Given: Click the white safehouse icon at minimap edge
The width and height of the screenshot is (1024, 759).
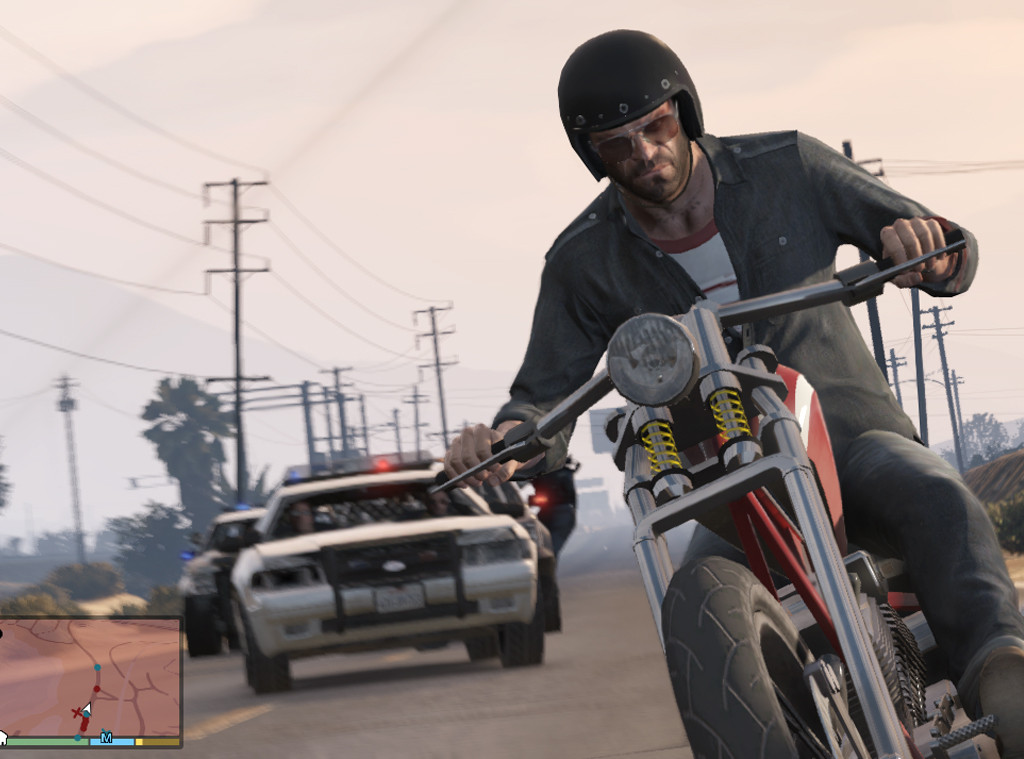Looking at the screenshot, I should coord(2,739).
